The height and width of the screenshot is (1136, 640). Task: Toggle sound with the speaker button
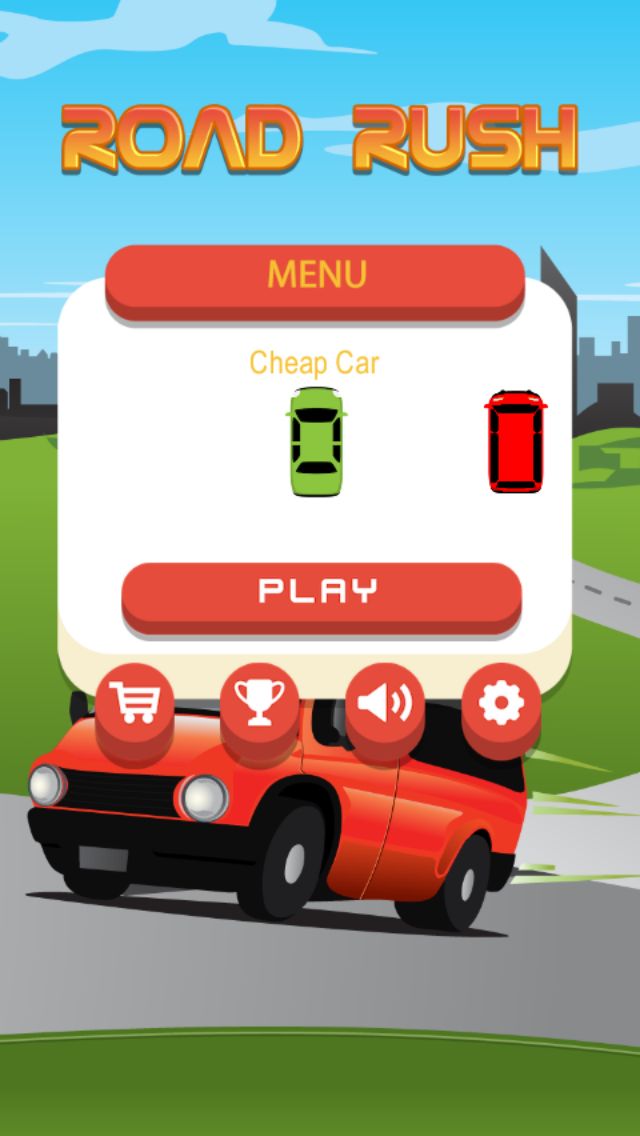point(384,702)
